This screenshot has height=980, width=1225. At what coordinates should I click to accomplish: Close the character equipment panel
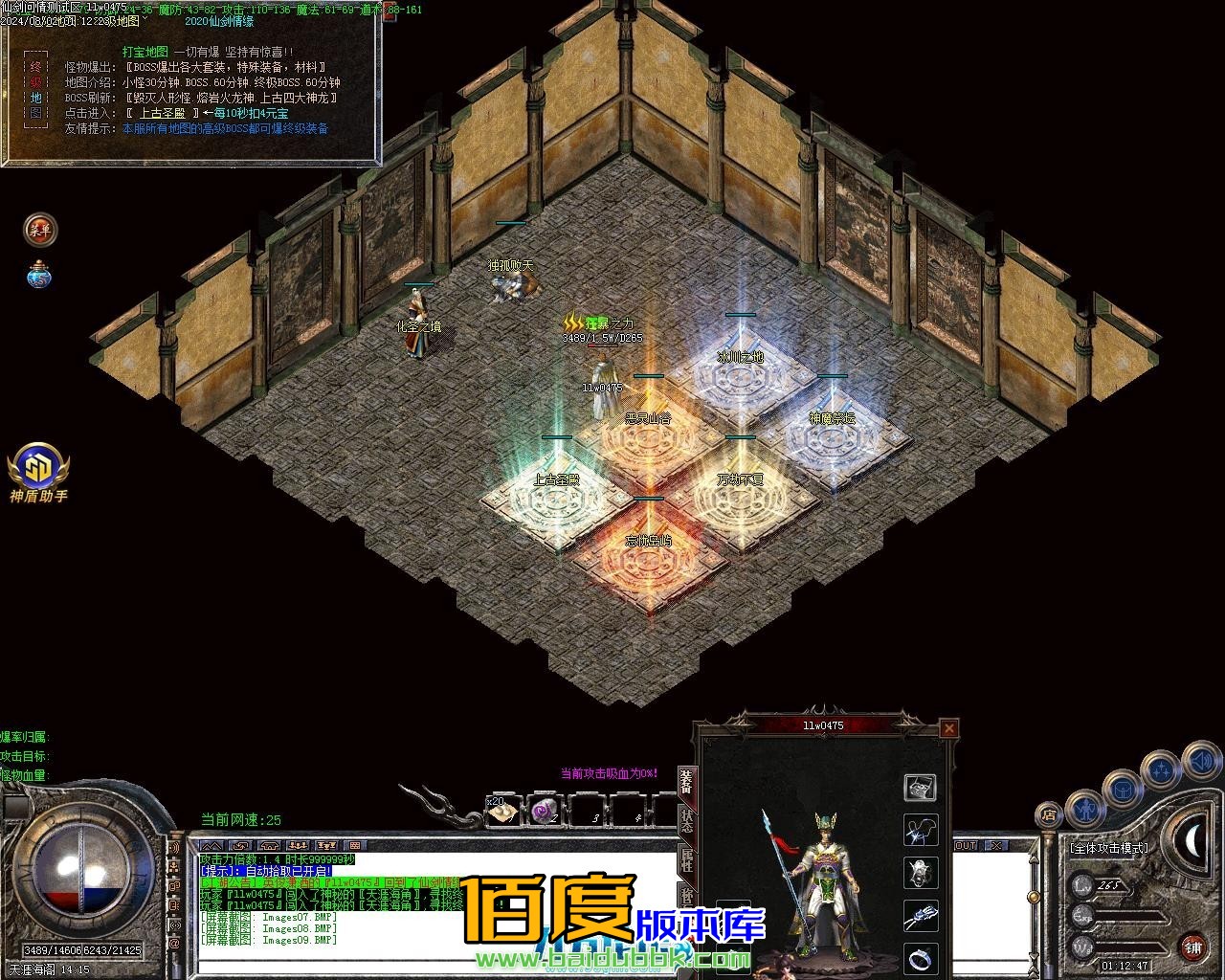click(948, 728)
